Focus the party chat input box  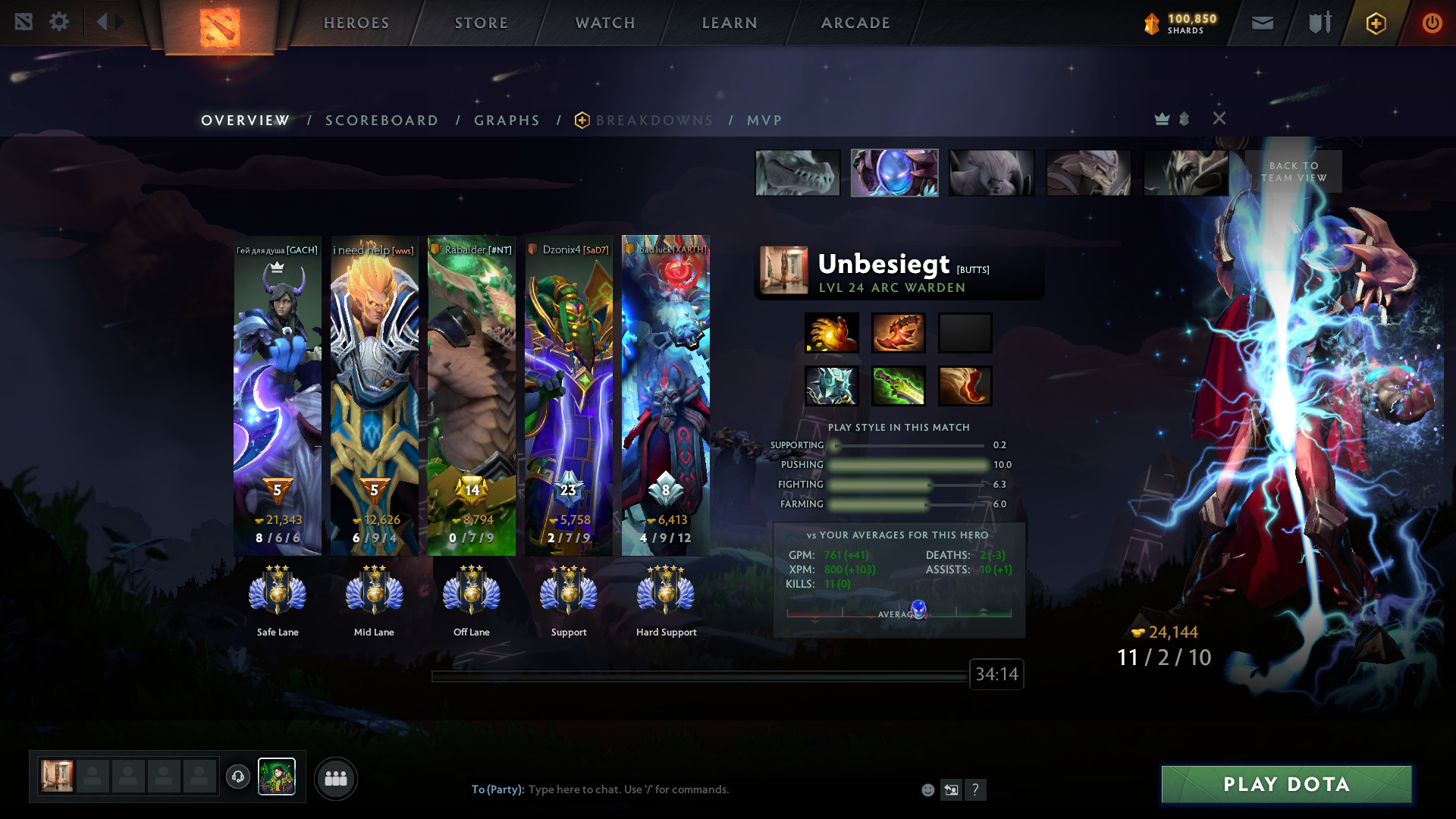point(682,789)
